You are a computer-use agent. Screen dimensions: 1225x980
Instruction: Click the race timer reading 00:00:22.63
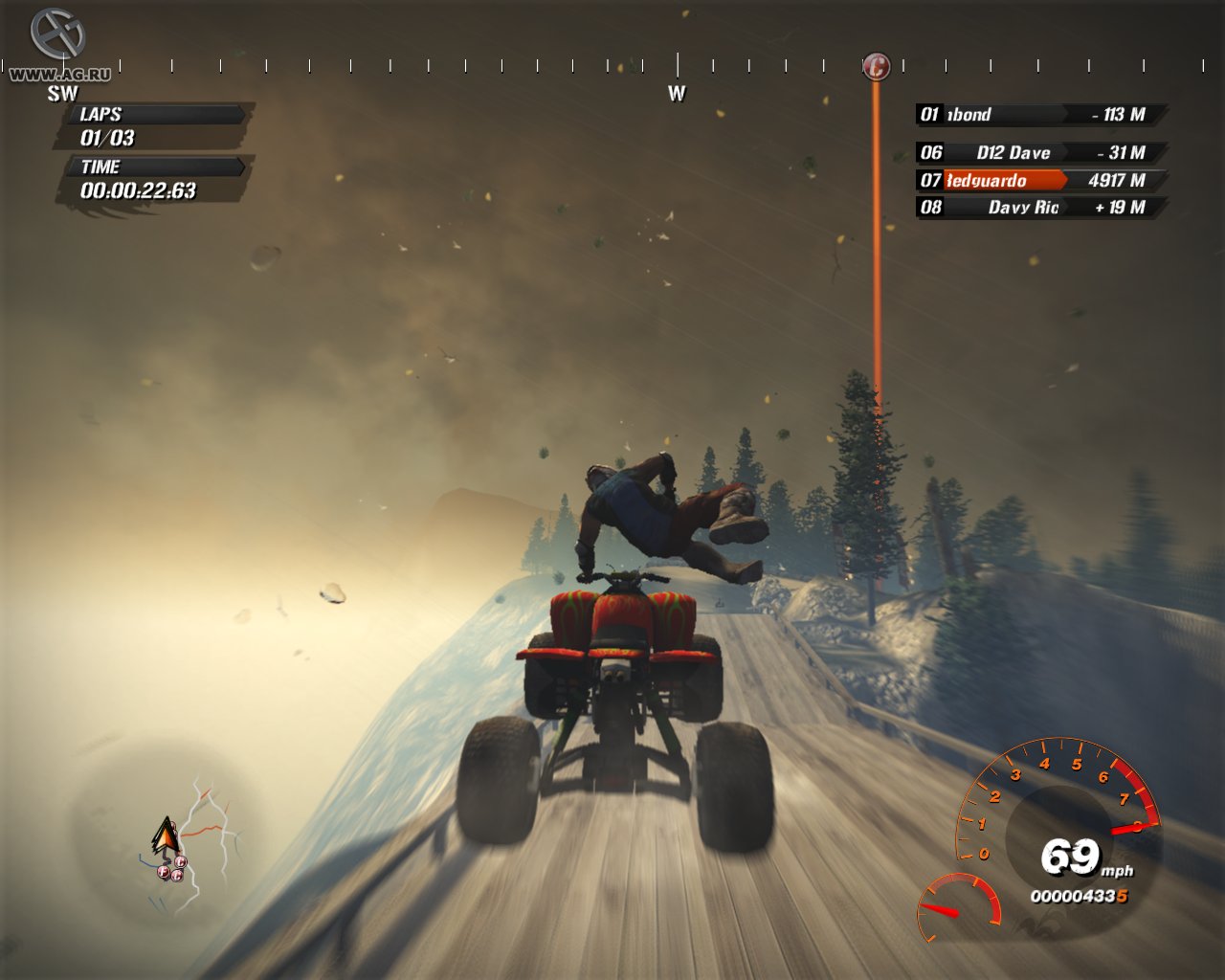(x=139, y=190)
